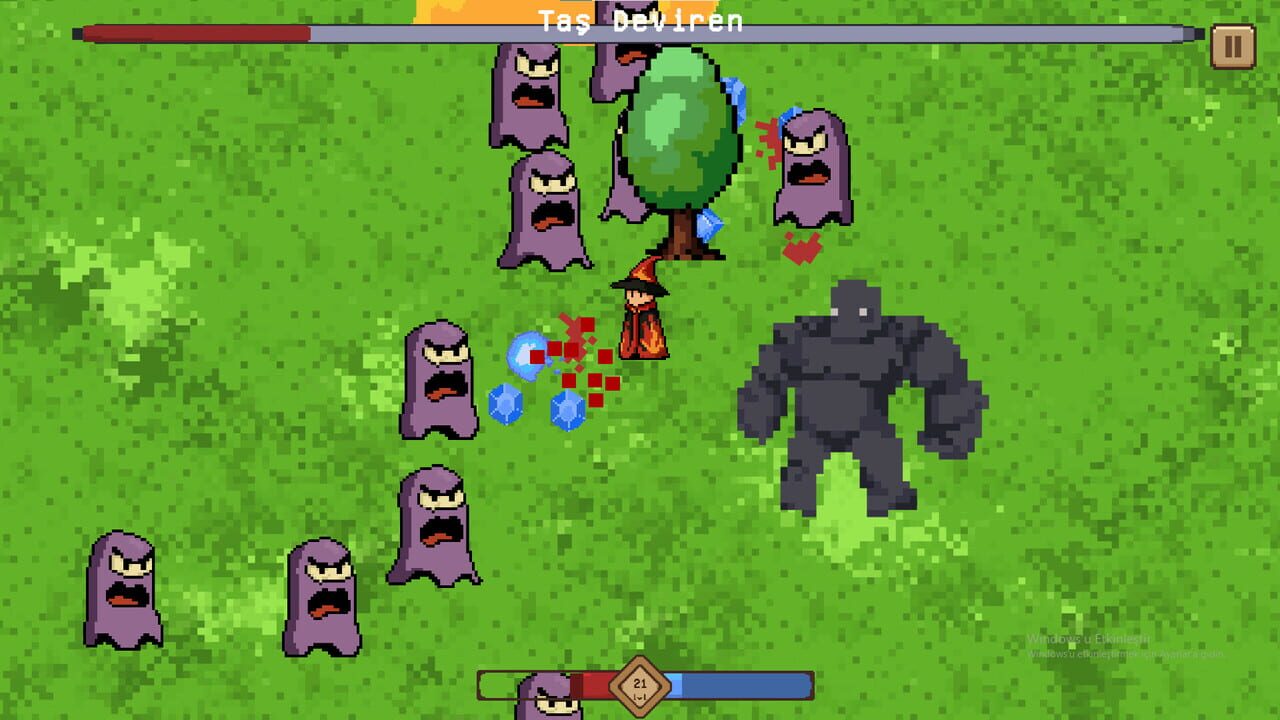Click the Windows'u Etkinleştir watermark
Viewport: 1280px width, 720px height.
tap(1088, 637)
